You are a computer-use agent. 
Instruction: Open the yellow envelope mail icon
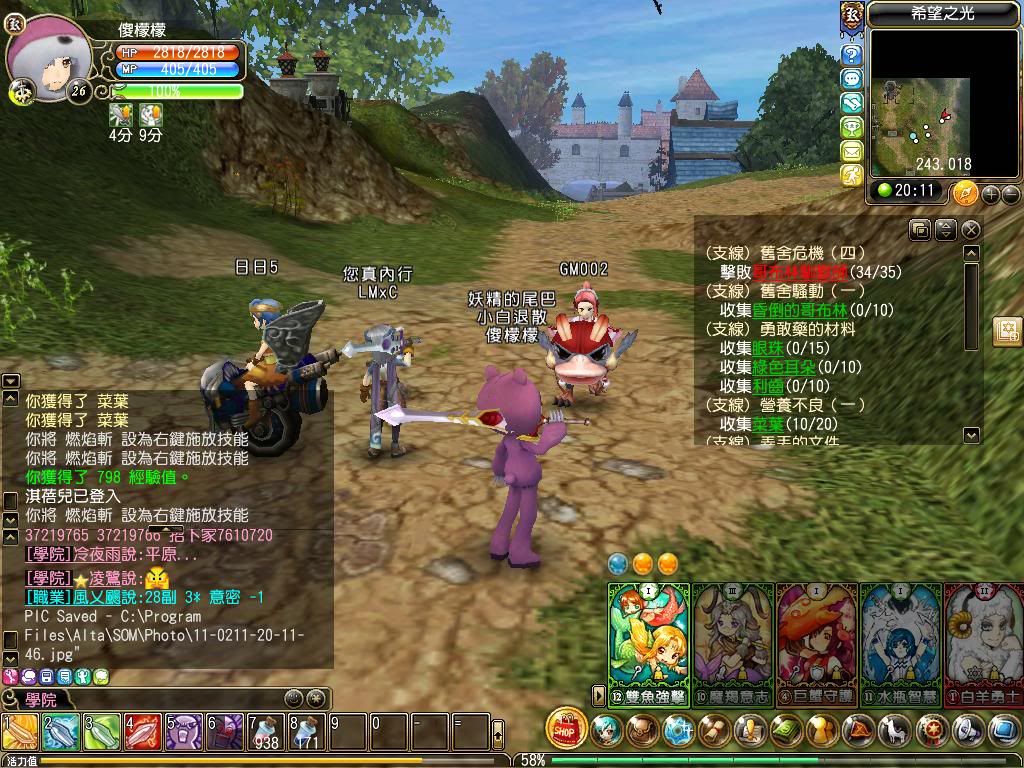click(852, 151)
